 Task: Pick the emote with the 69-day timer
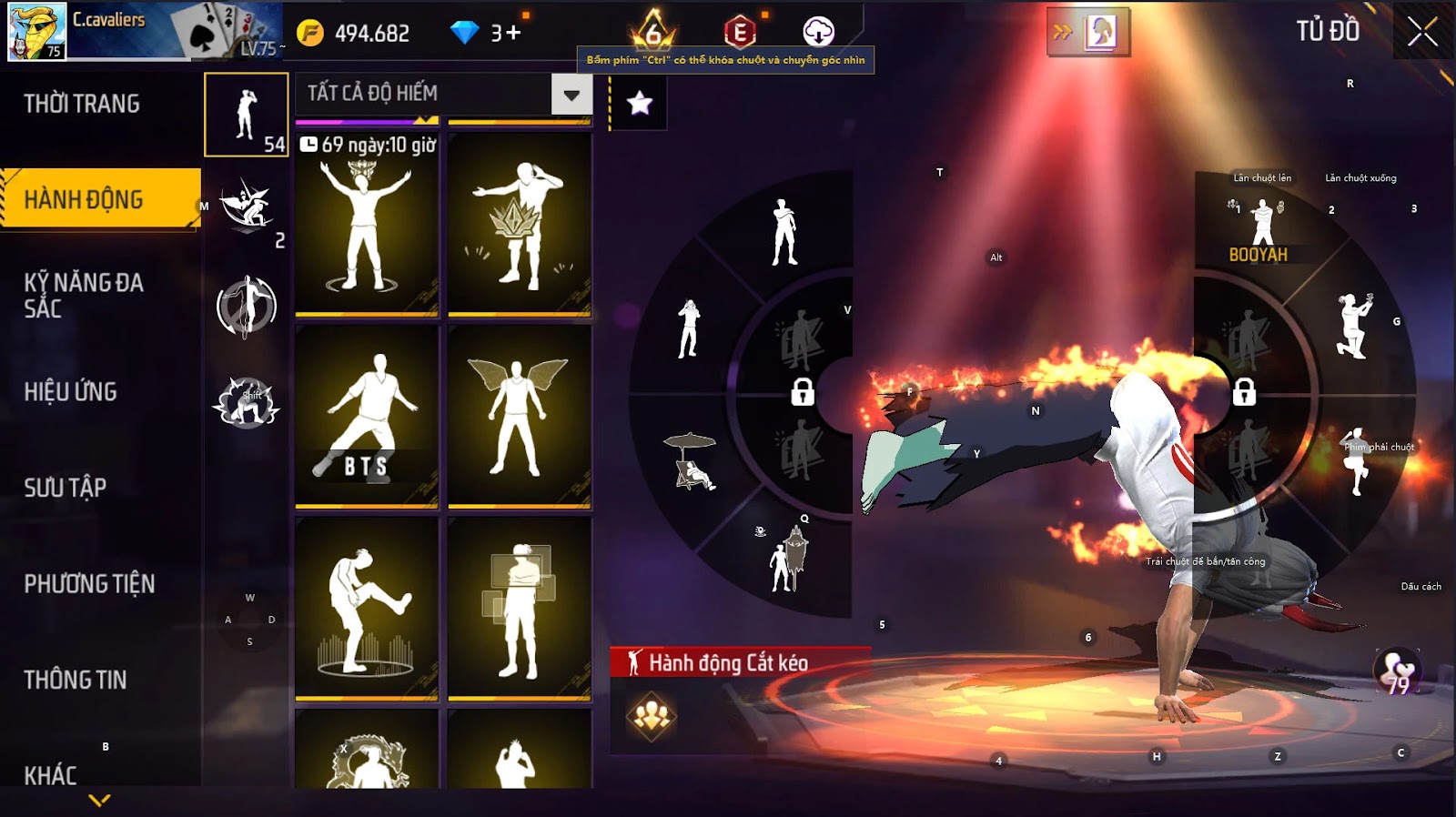(x=367, y=224)
